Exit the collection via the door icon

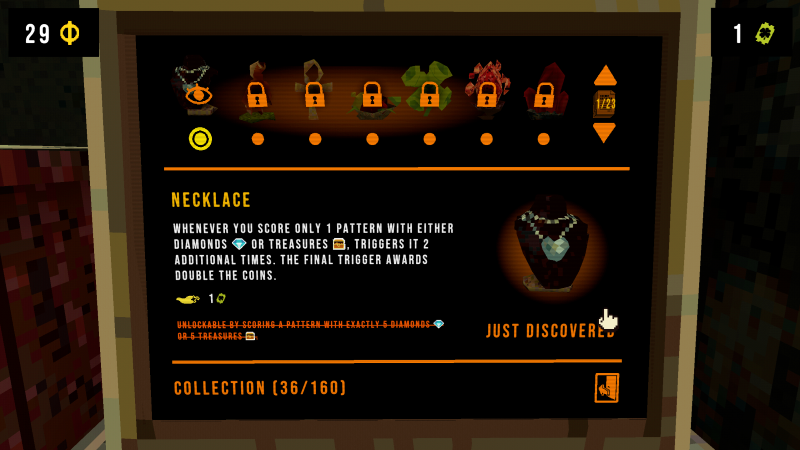[606, 388]
